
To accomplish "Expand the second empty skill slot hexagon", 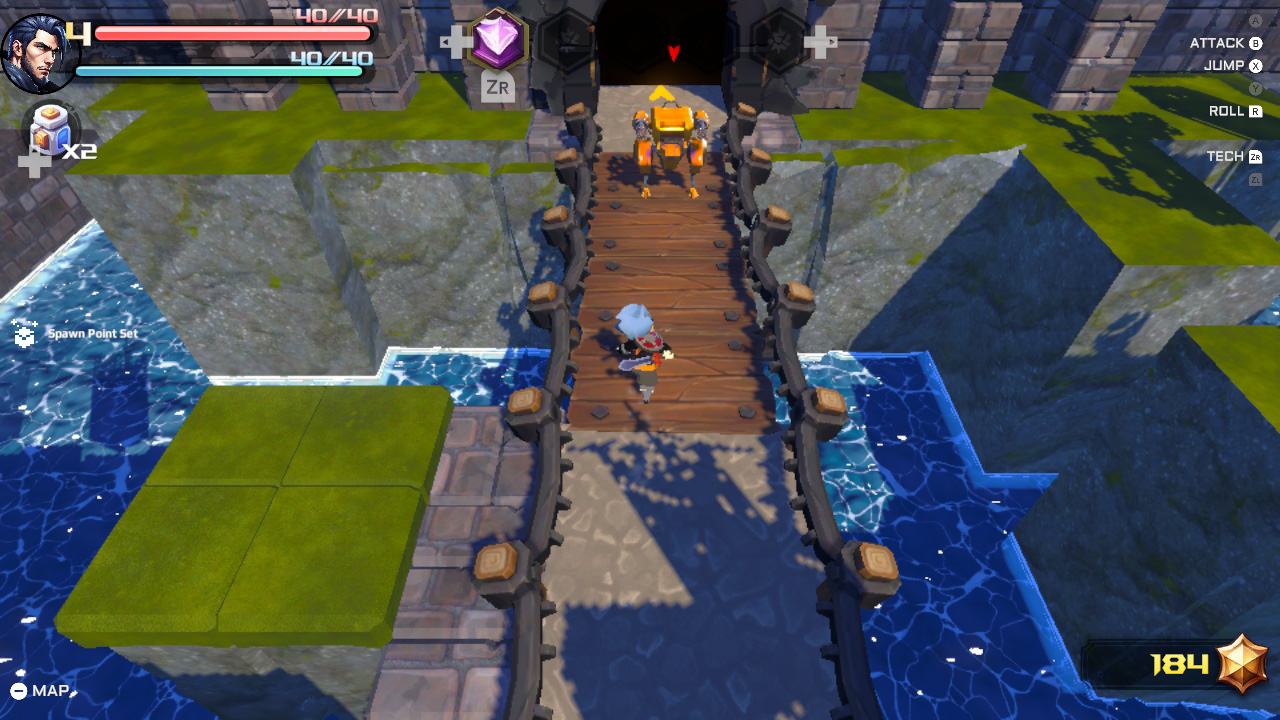I will point(640,40).
